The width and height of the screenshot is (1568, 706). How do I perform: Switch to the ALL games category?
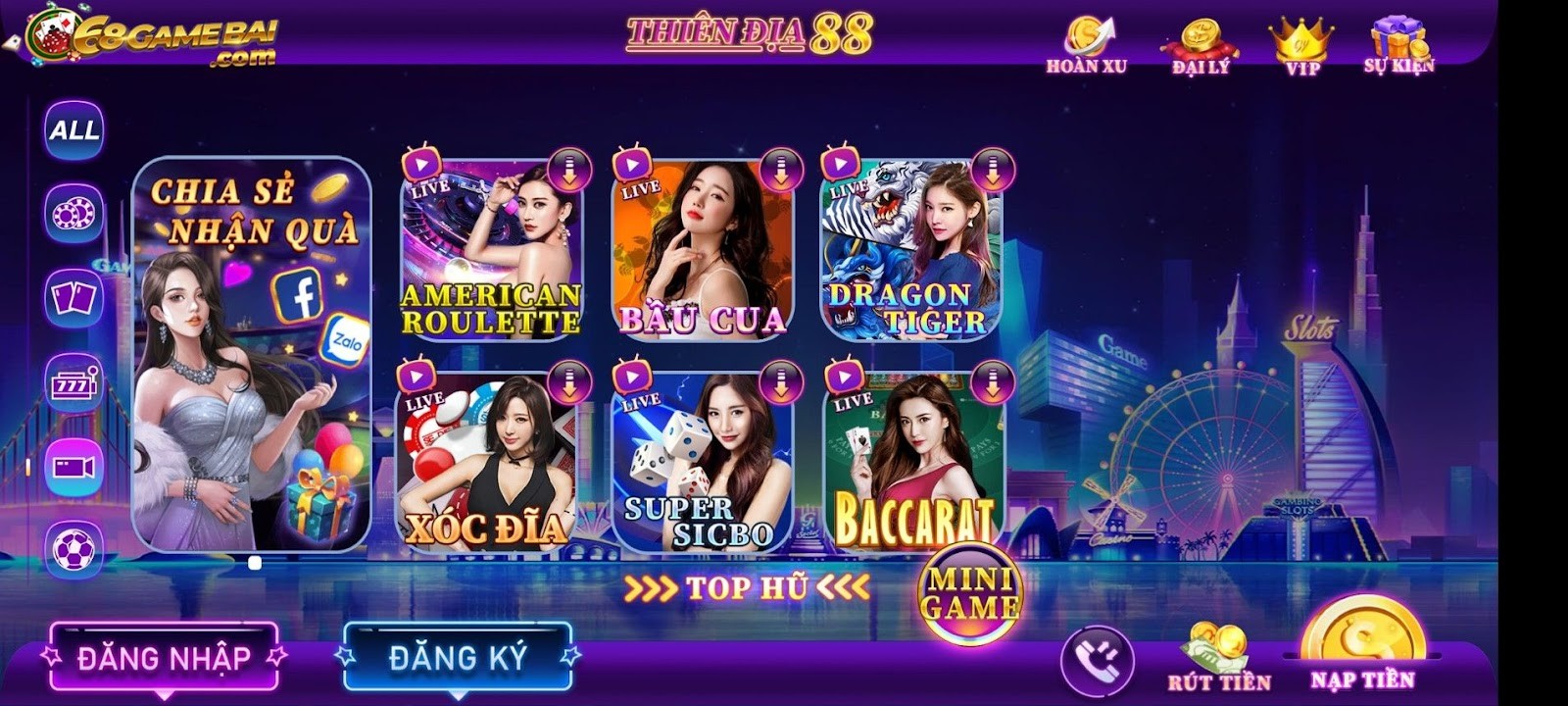click(x=74, y=129)
